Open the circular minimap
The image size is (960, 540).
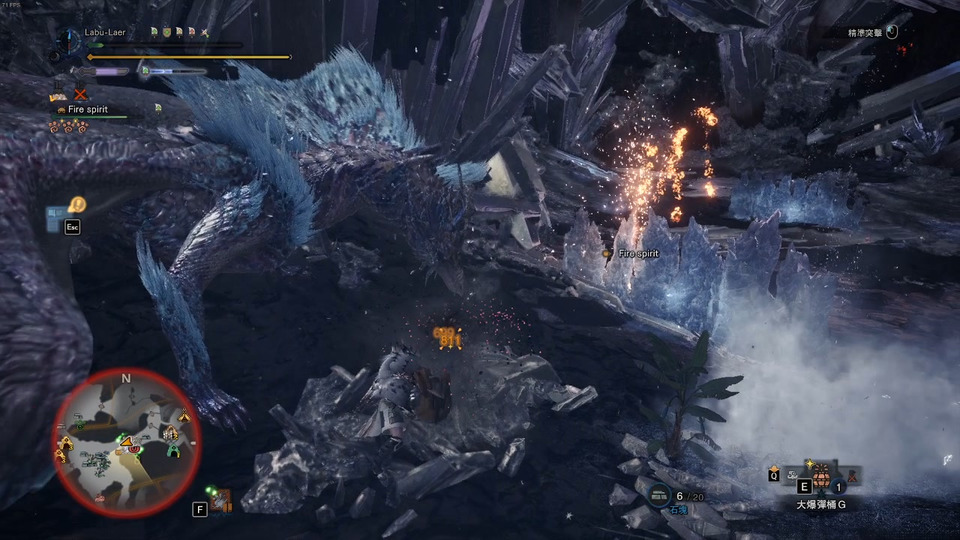[127, 440]
